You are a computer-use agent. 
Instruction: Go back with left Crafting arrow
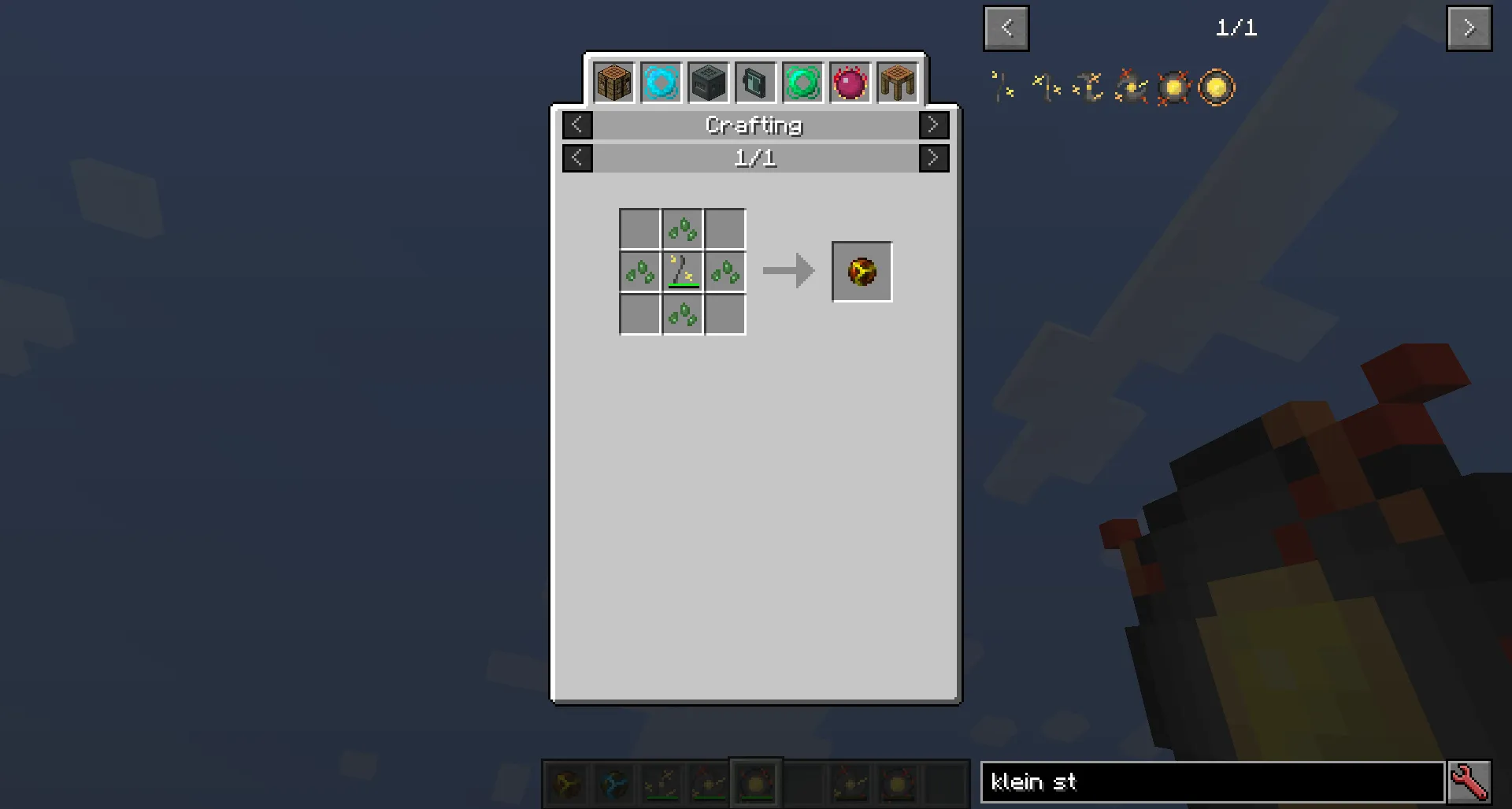pyautogui.click(x=577, y=124)
